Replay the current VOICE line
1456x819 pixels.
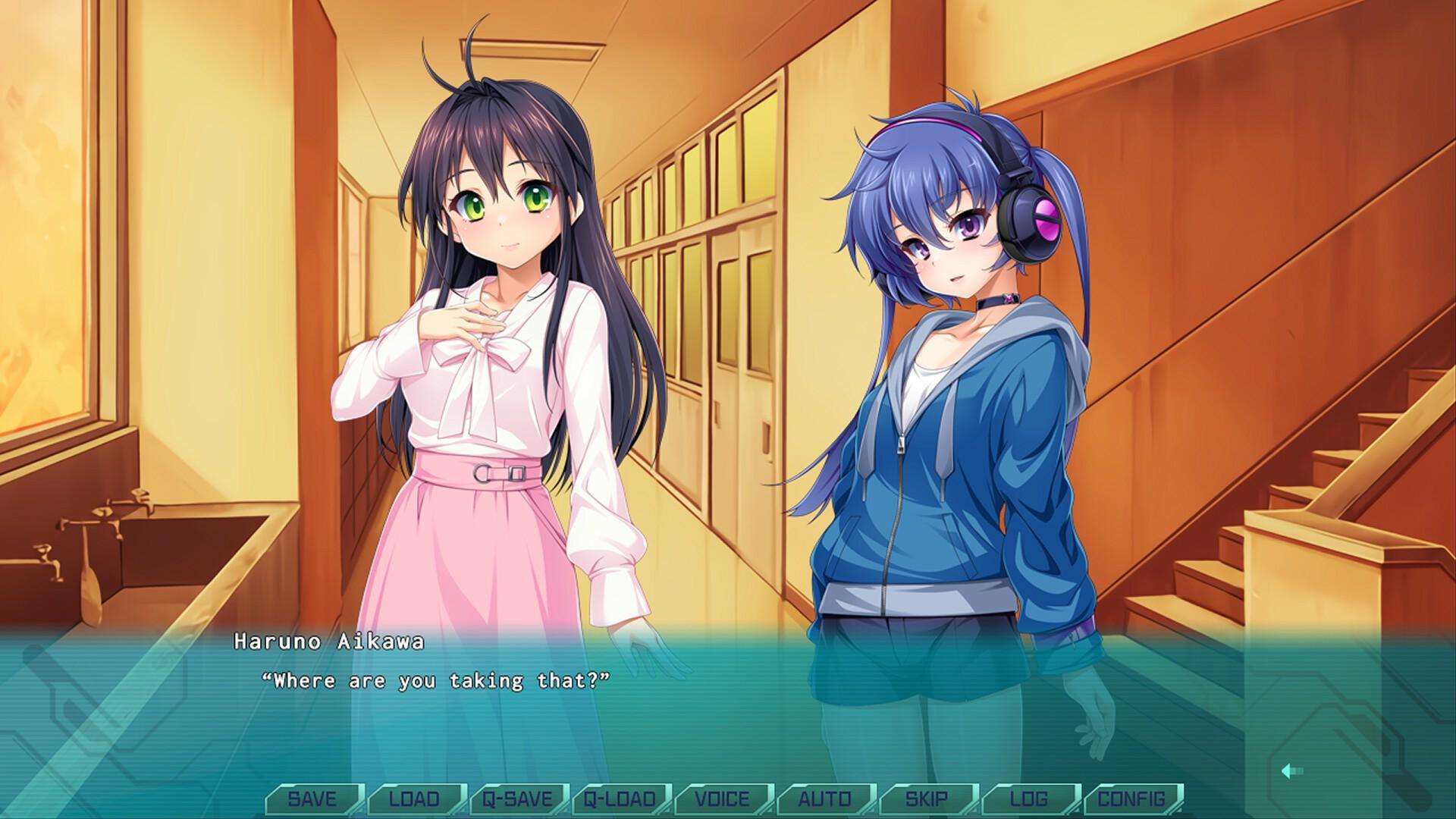pos(723,798)
